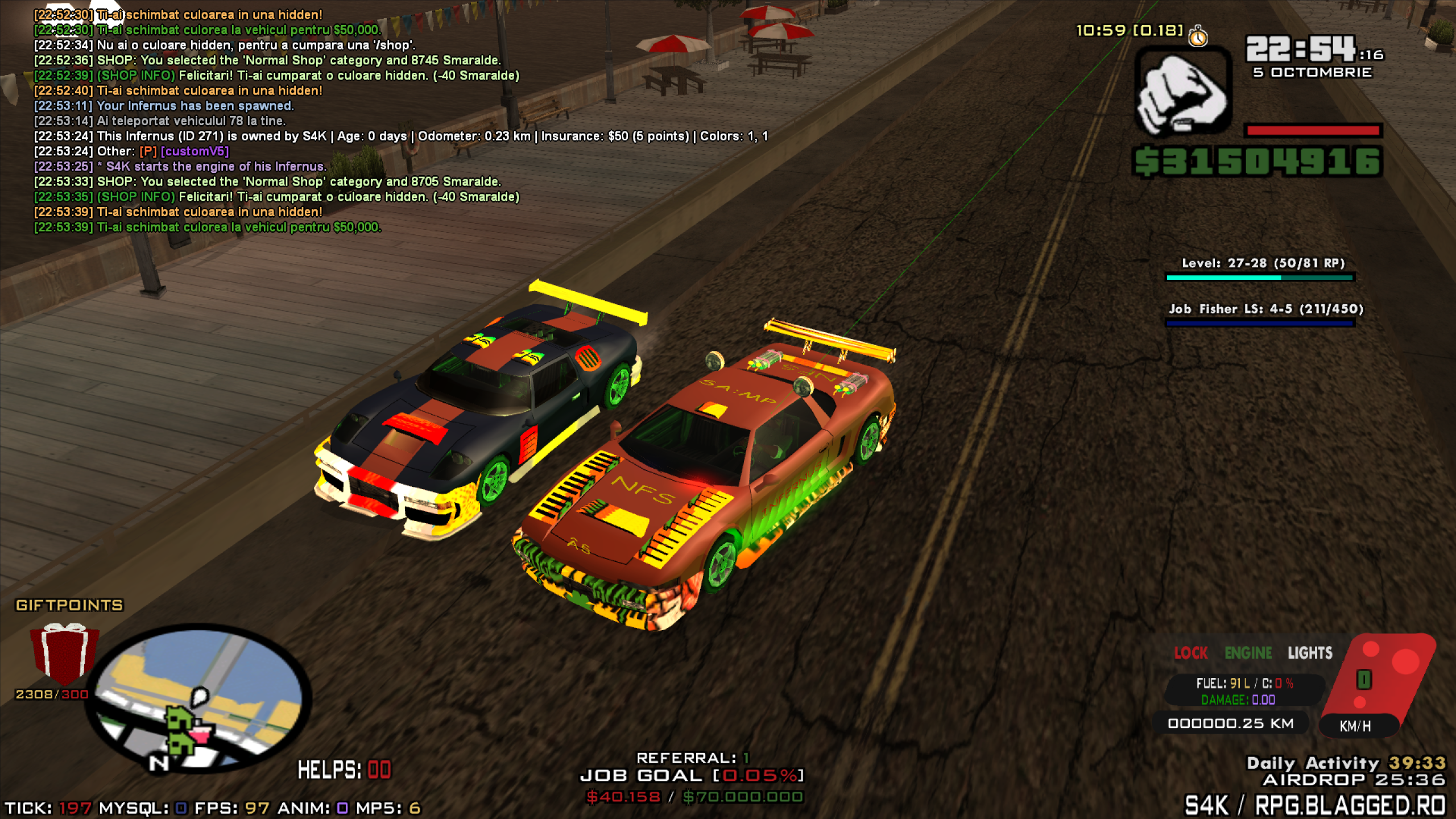This screenshot has height=819, width=1456.
Task: Click the upper green house marker on minimap
Action: pos(180,719)
